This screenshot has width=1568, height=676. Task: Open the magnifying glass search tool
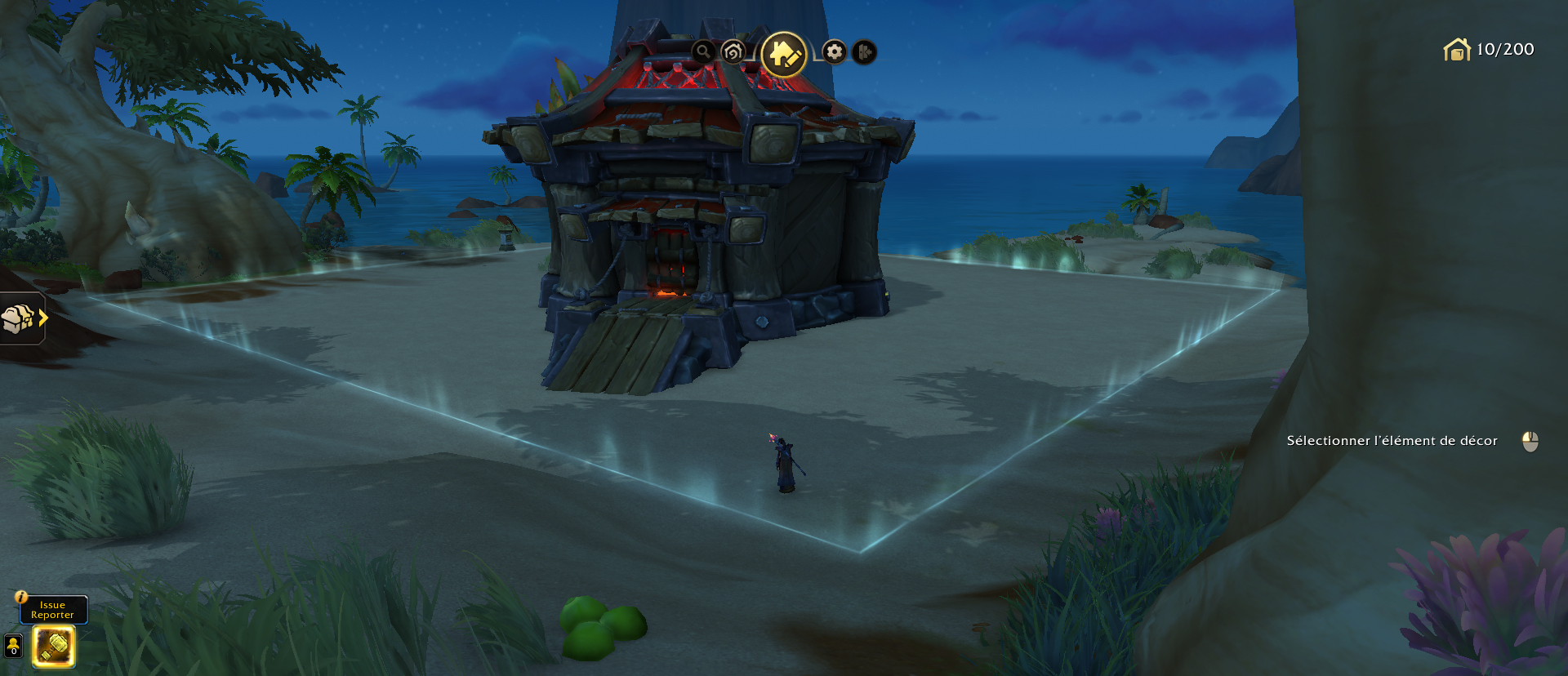pos(703,52)
